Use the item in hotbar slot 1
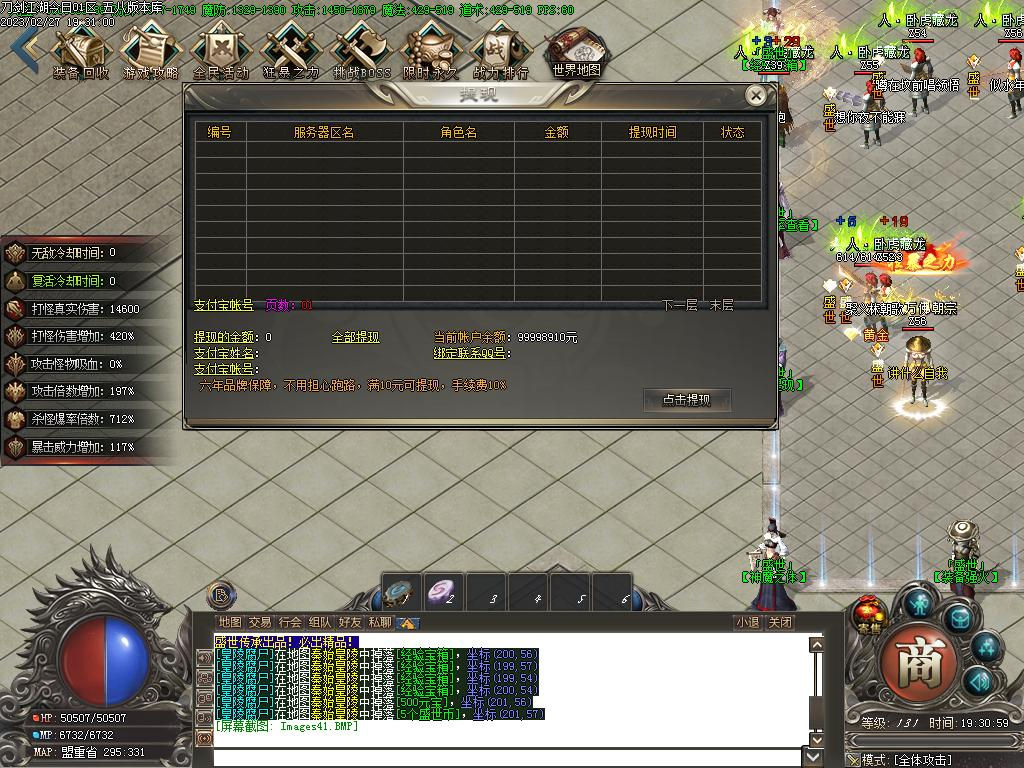 [x=402, y=593]
